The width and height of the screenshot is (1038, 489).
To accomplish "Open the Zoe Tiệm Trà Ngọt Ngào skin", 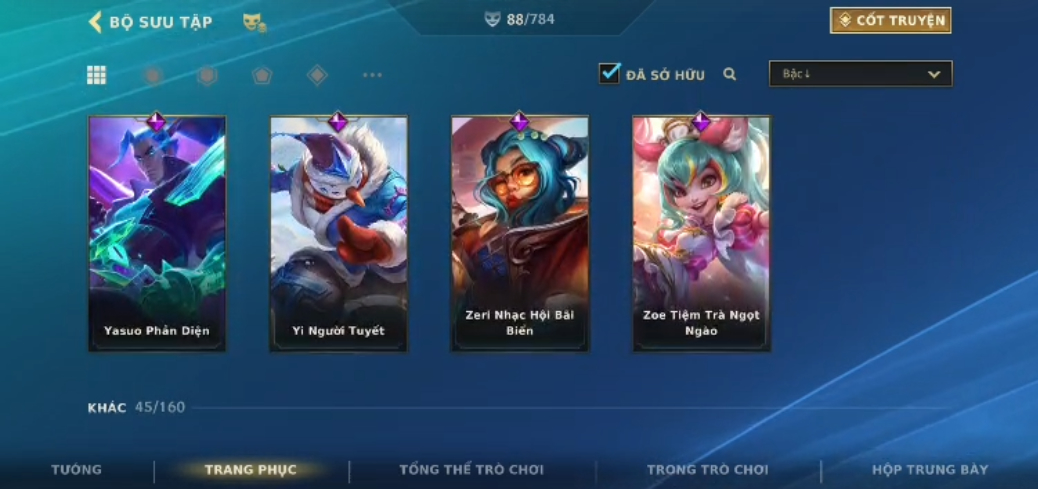I will [x=701, y=234].
